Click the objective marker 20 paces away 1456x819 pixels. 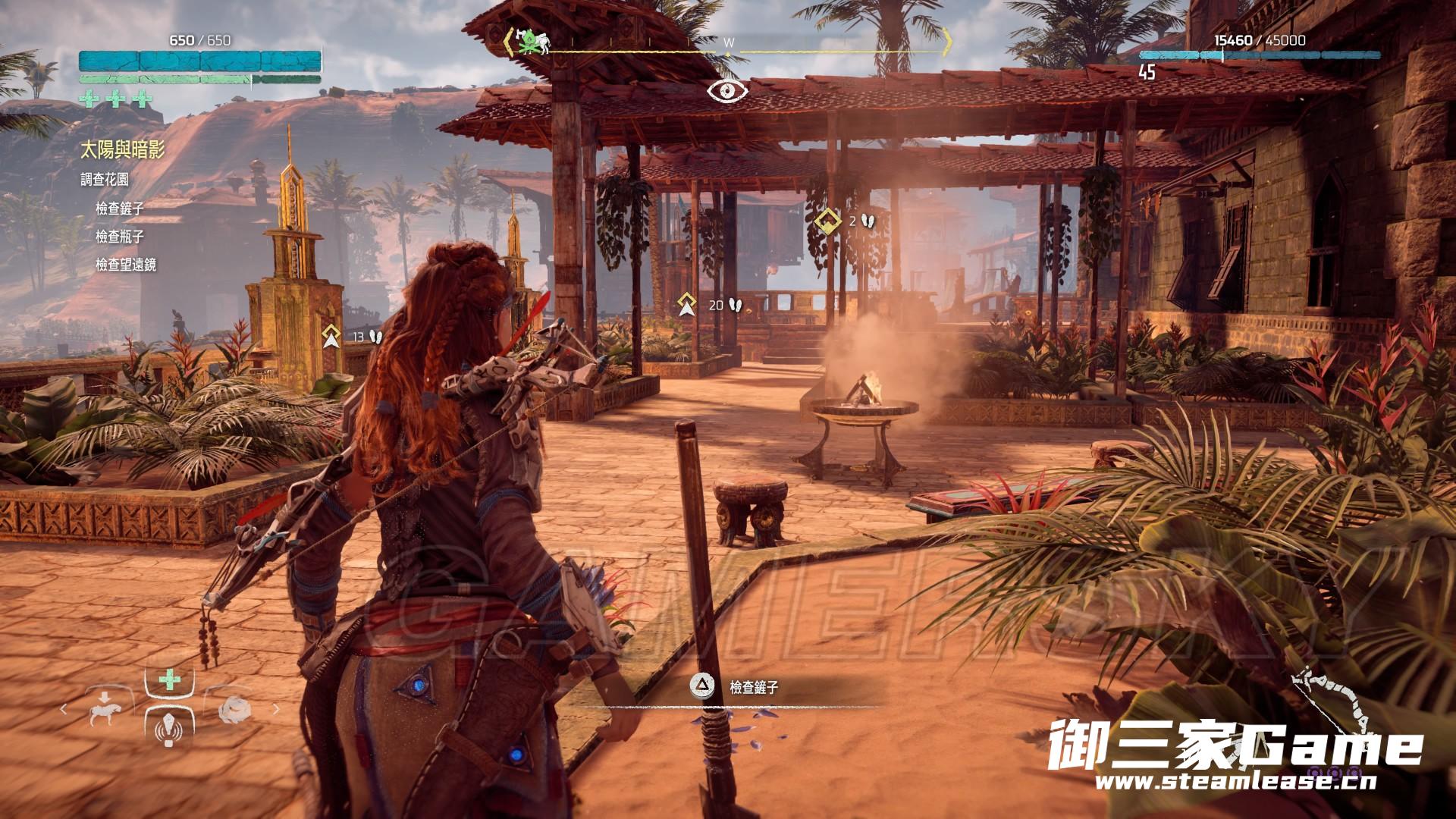click(687, 305)
